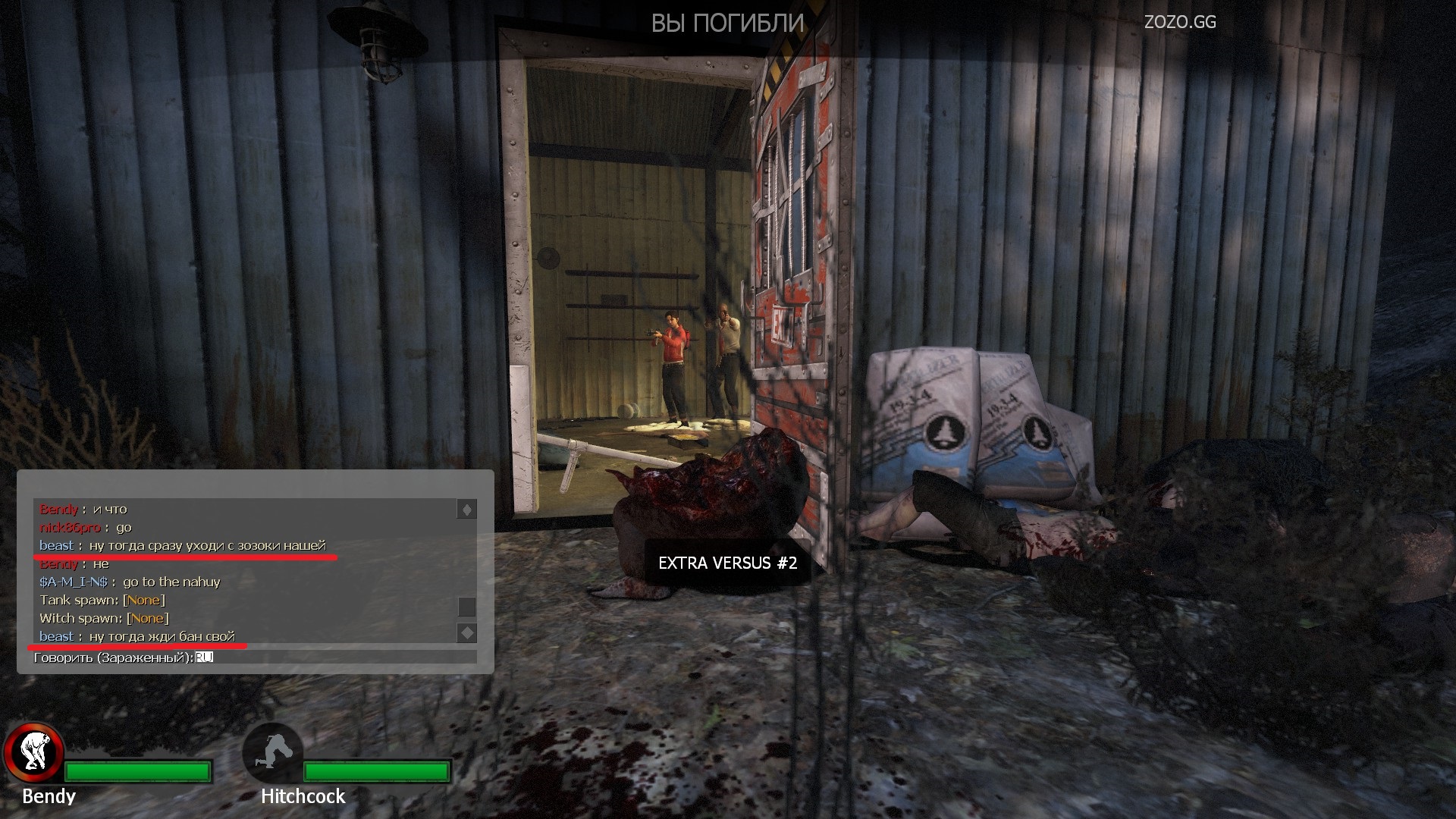Viewport: 1456px width, 819px height.
Task: Select Bendy's infected portrait icon
Action: [33, 752]
